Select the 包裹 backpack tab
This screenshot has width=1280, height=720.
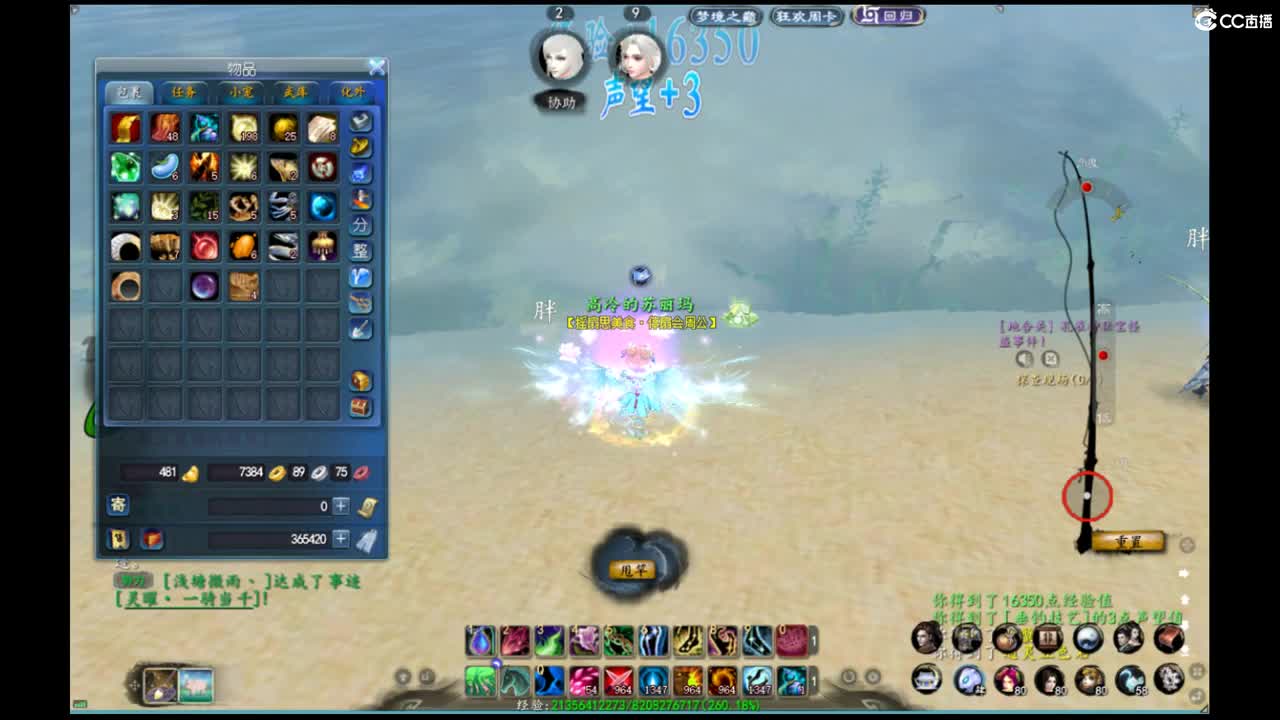coord(130,92)
